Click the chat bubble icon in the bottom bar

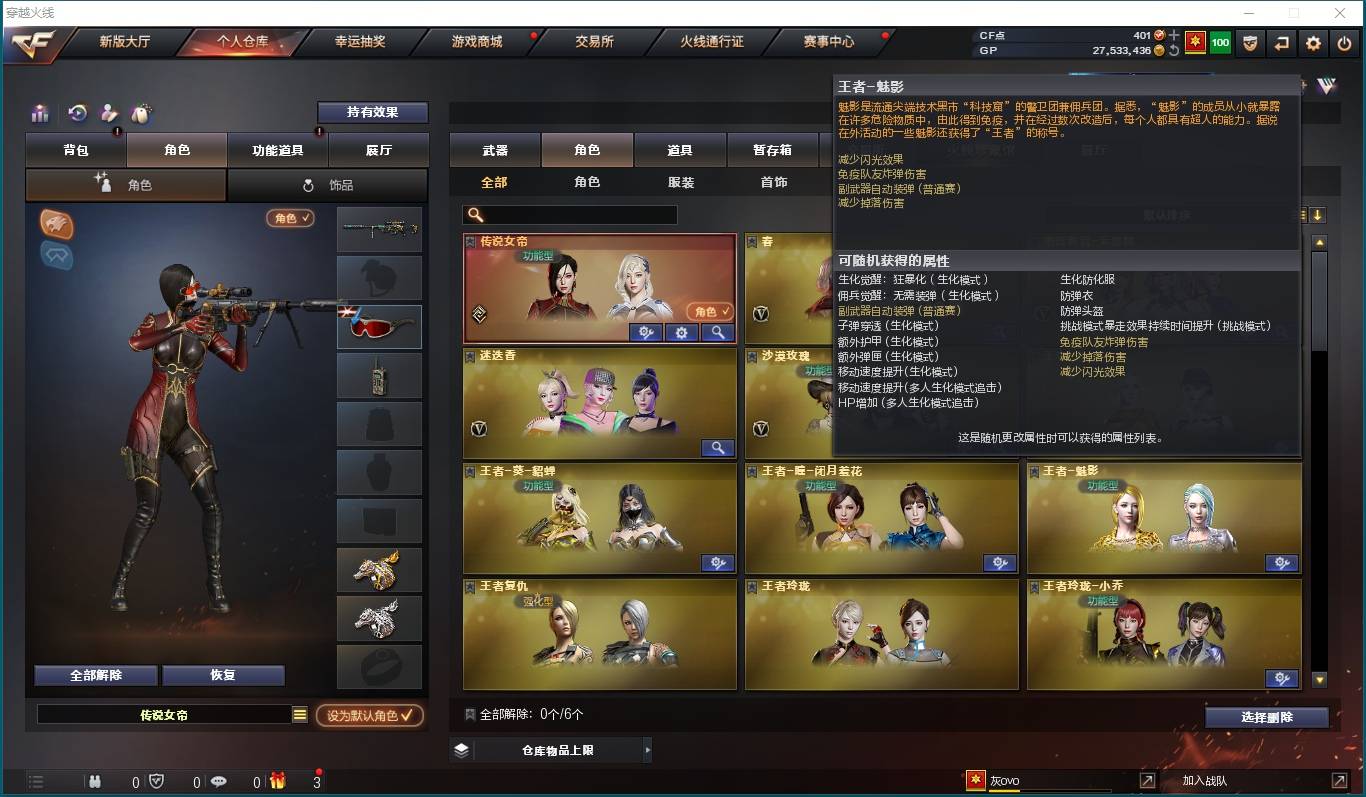click(x=220, y=782)
